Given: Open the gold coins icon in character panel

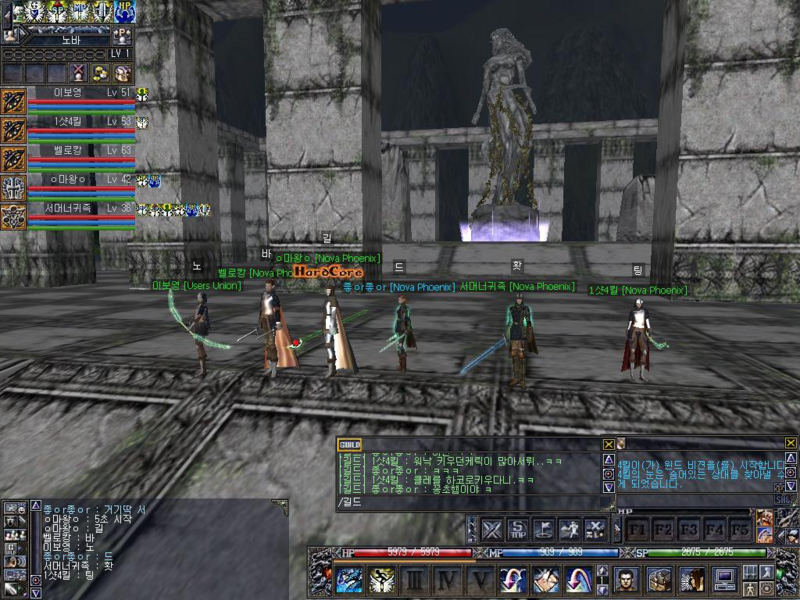Looking at the screenshot, I should pyautogui.click(x=100, y=73).
